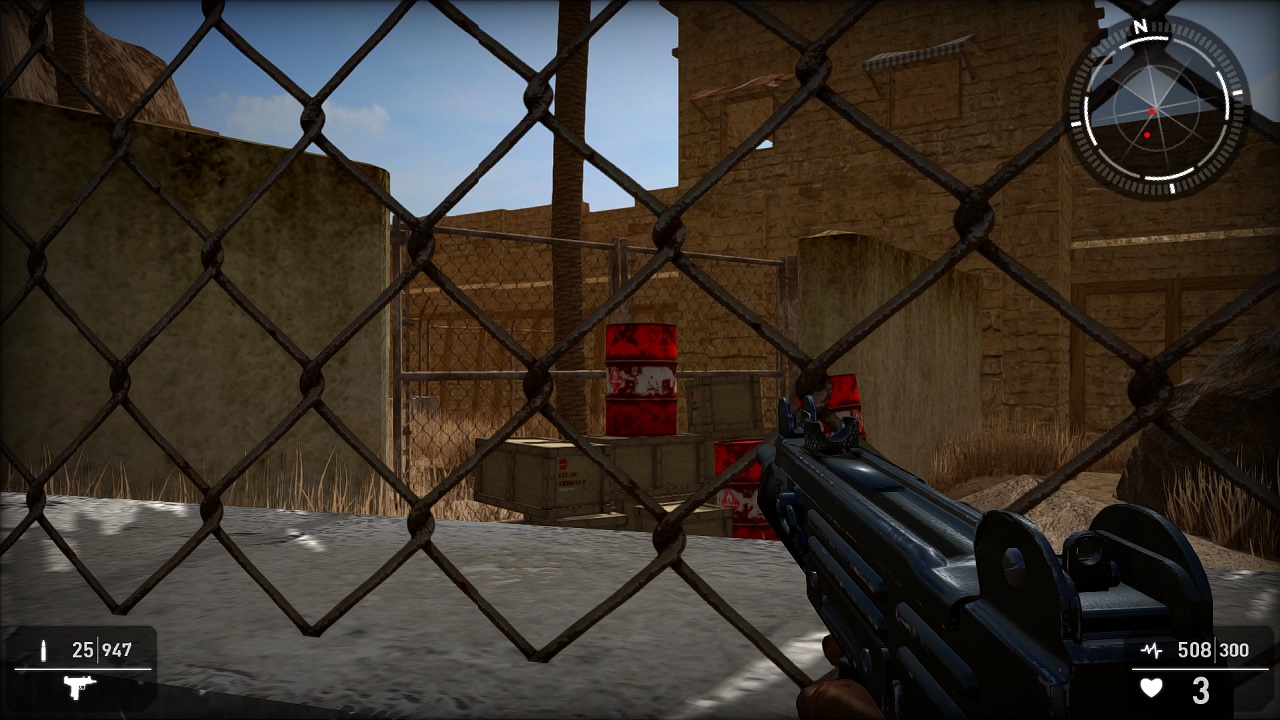Select the Uzi weapon silhouette icon
1280x720 pixels.
pyautogui.click(x=78, y=690)
